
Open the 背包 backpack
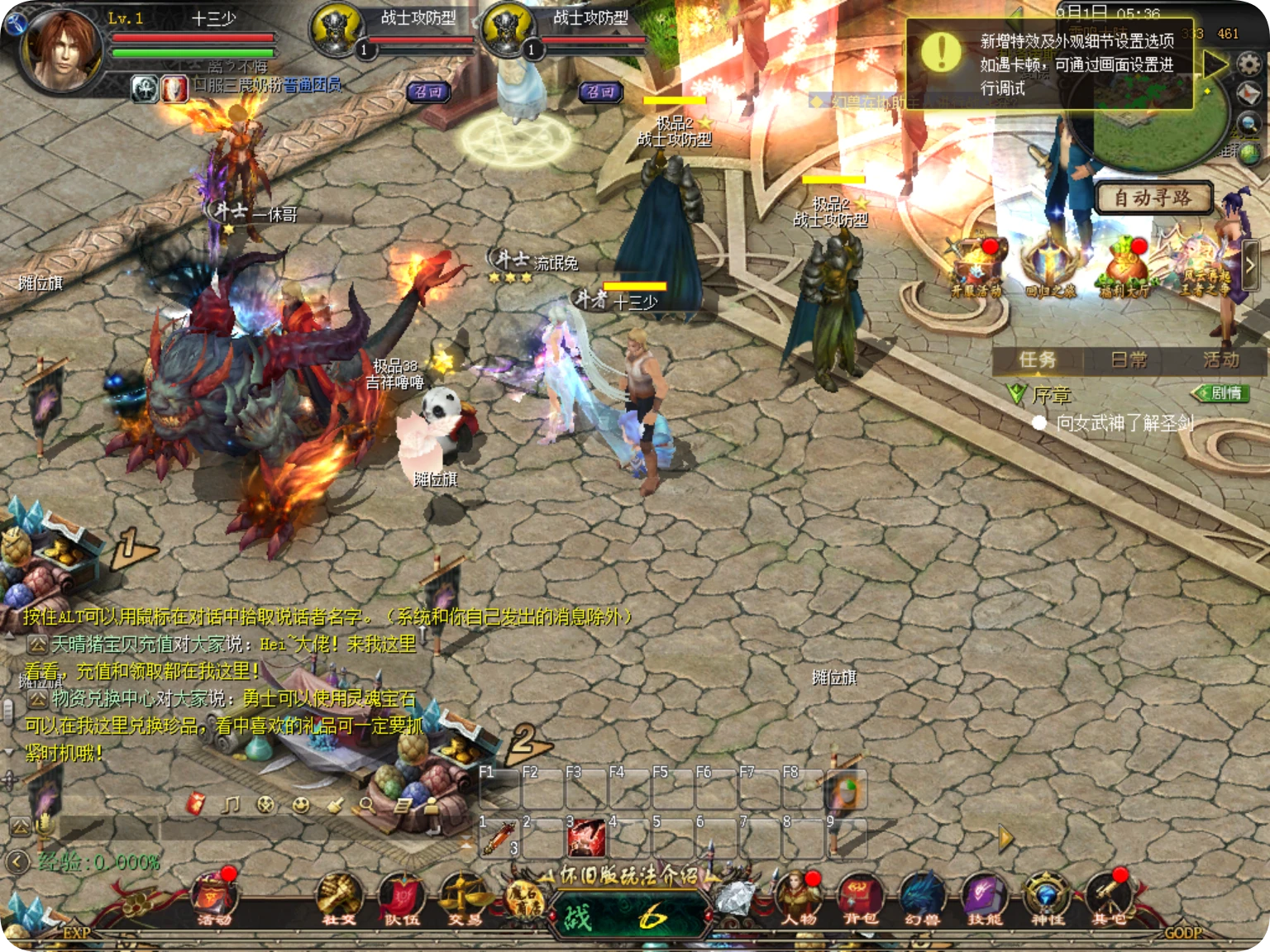click(x=860, y=897)
